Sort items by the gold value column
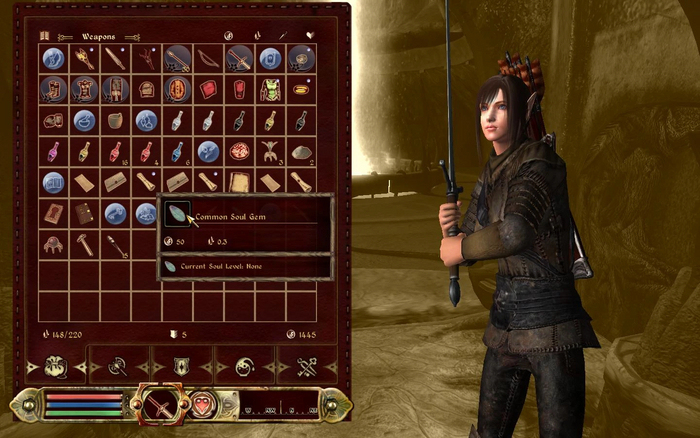 pyautogui.click(x=229, y=35)
